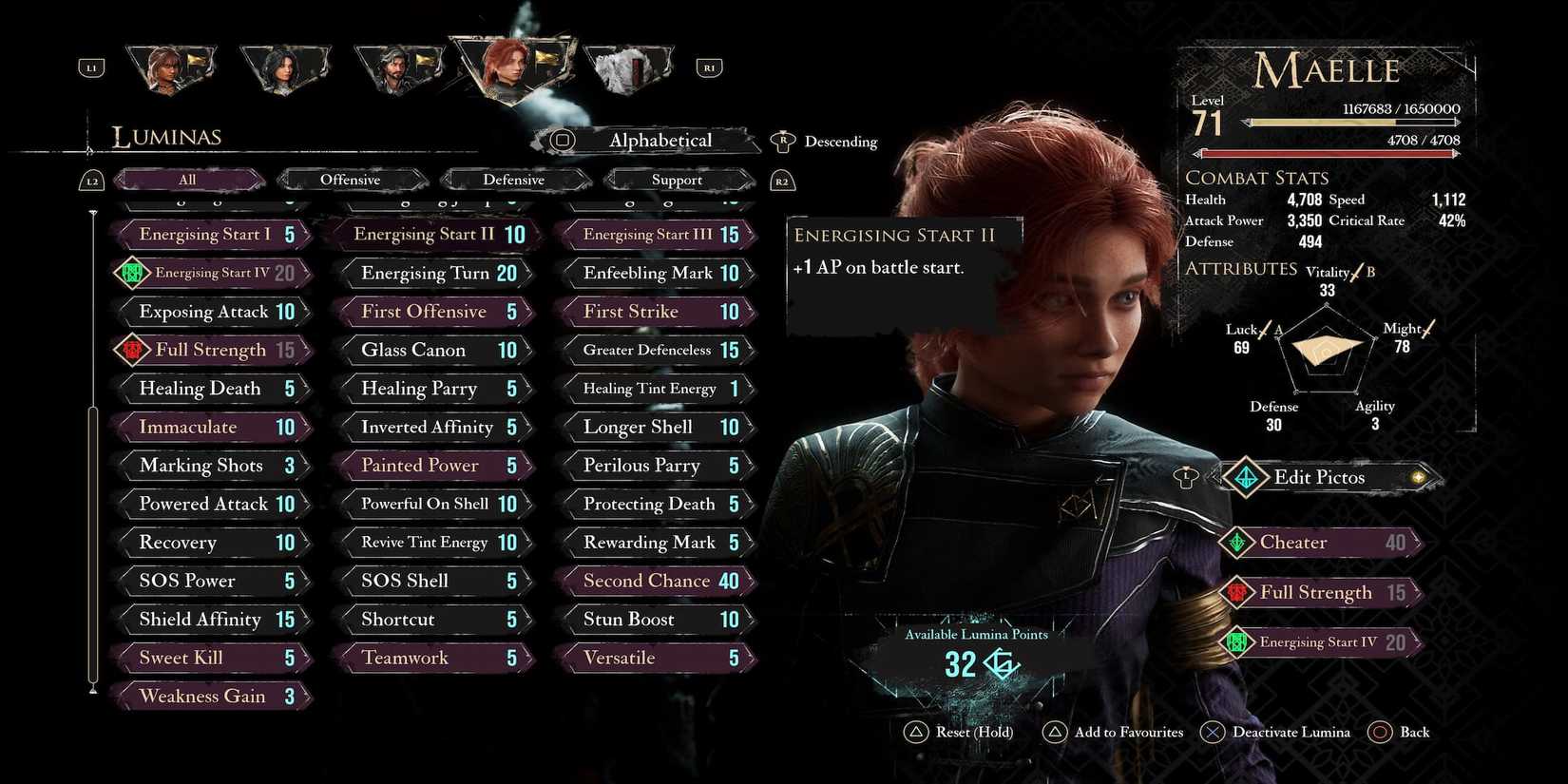Click the R2 button icon beside Support
This screenshot has height=784, width=1568.
(782, 180)
